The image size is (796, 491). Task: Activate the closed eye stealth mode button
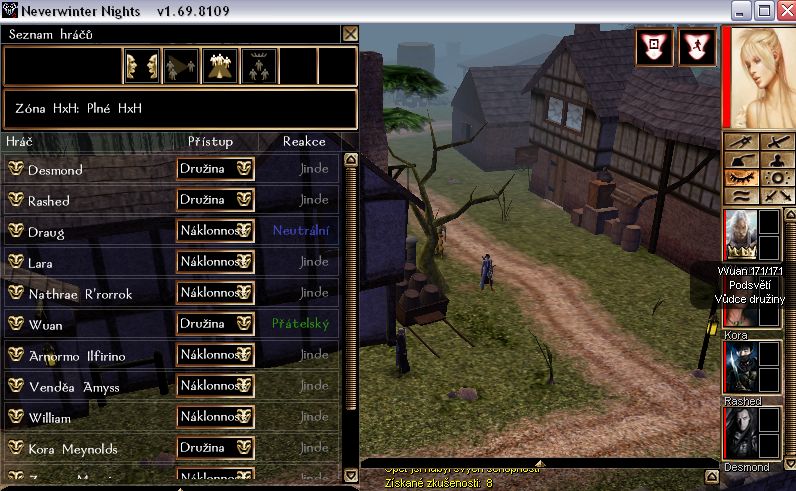(x=740, y=177)
